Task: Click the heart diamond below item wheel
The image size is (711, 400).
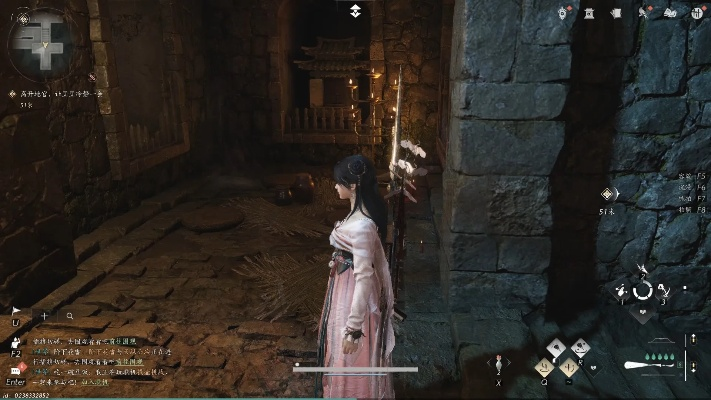Action: (643, 312)
